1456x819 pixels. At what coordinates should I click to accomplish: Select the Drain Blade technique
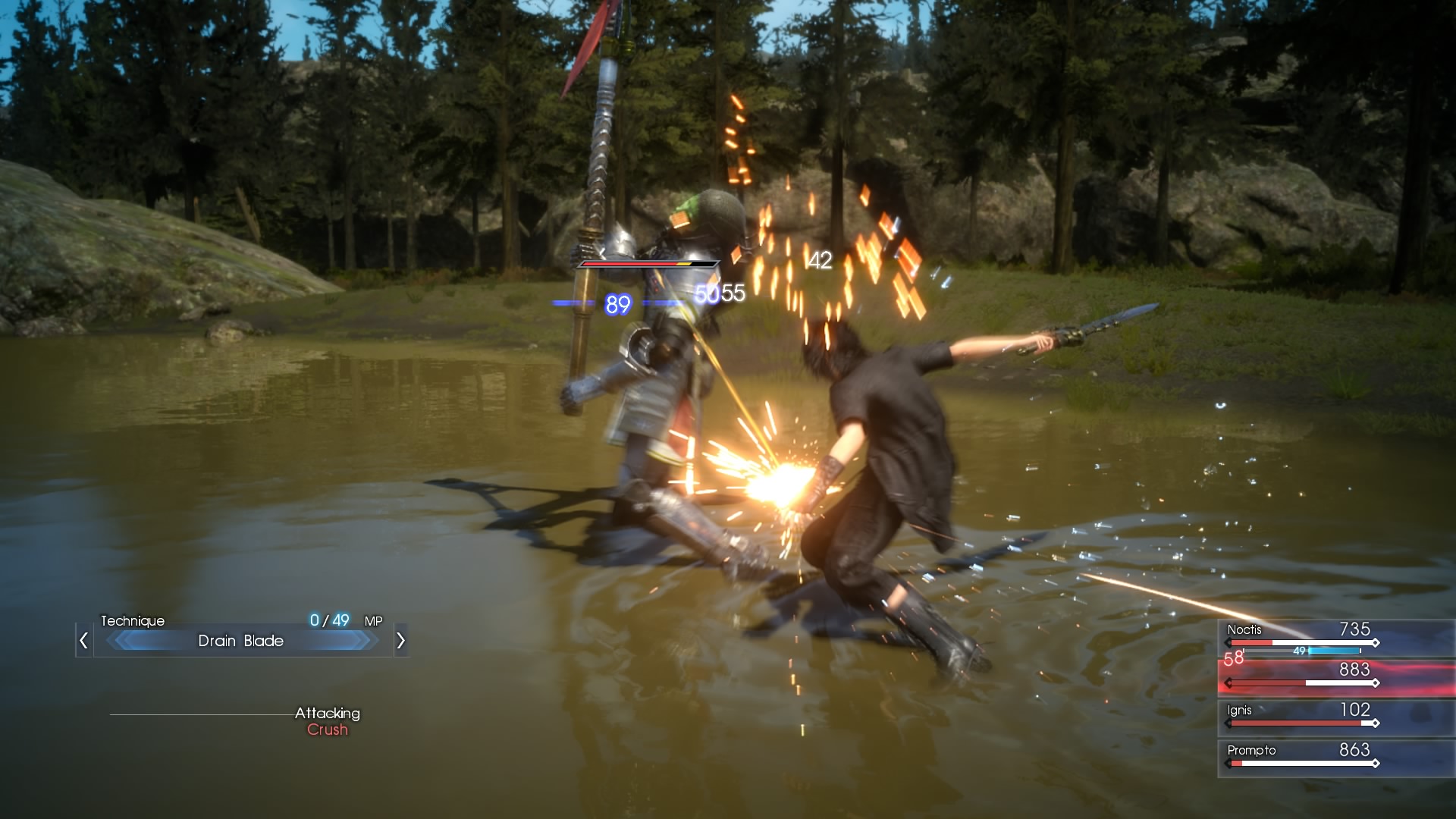pyautogui.click(x=241, y=641)
